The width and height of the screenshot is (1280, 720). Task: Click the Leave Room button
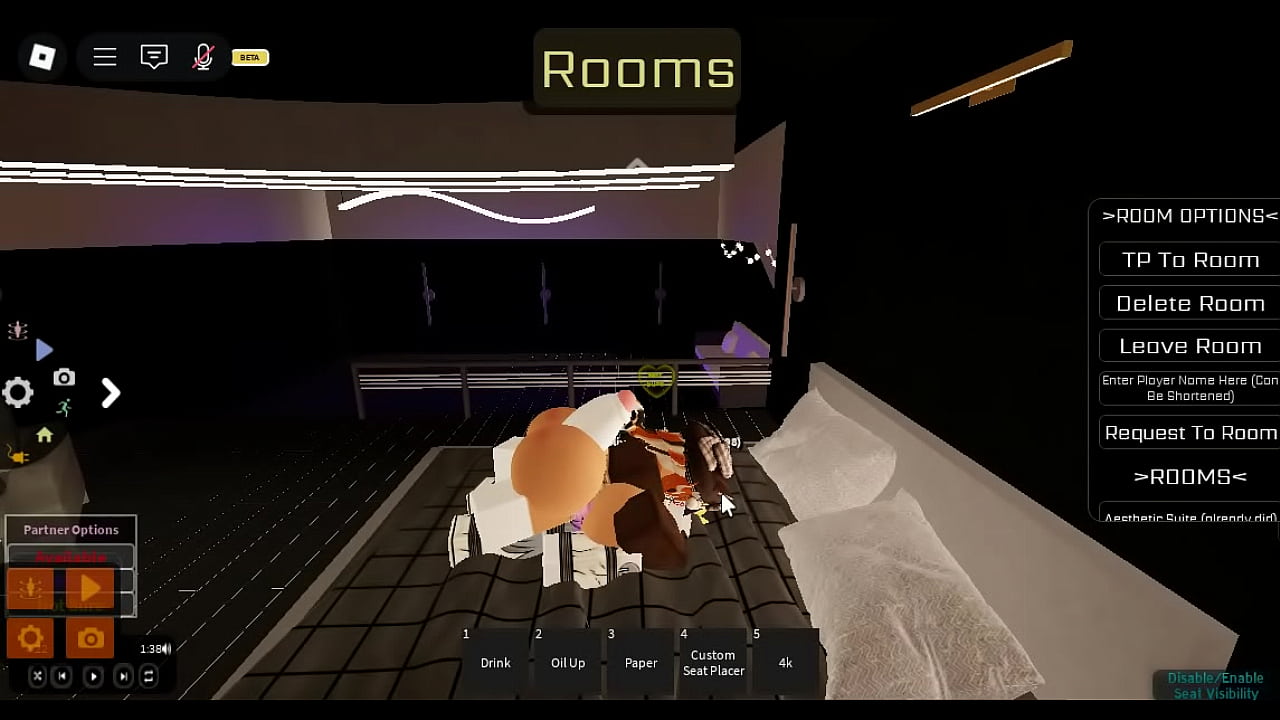point(1188,345)
